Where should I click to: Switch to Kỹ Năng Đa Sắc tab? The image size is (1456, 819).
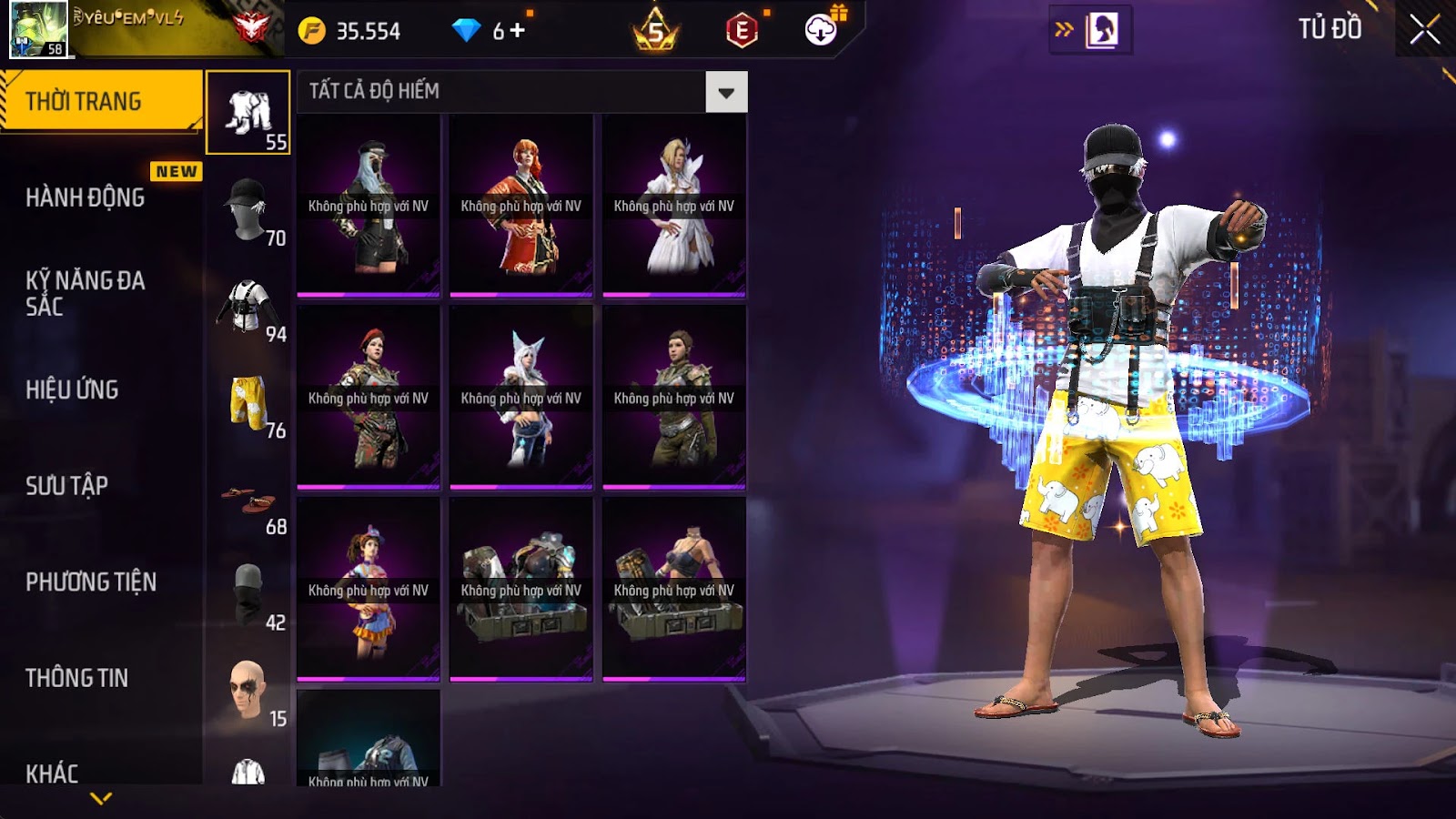click(x=86, y=293)
